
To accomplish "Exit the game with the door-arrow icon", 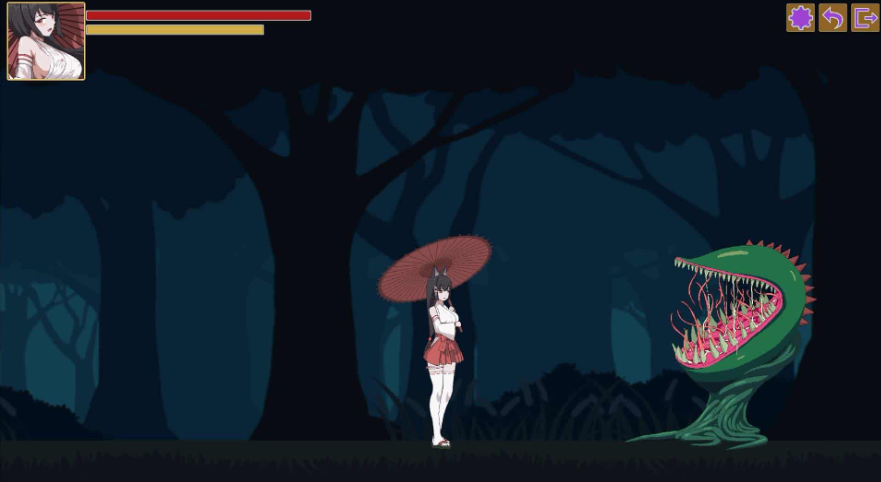I will [x=865, y=18].
